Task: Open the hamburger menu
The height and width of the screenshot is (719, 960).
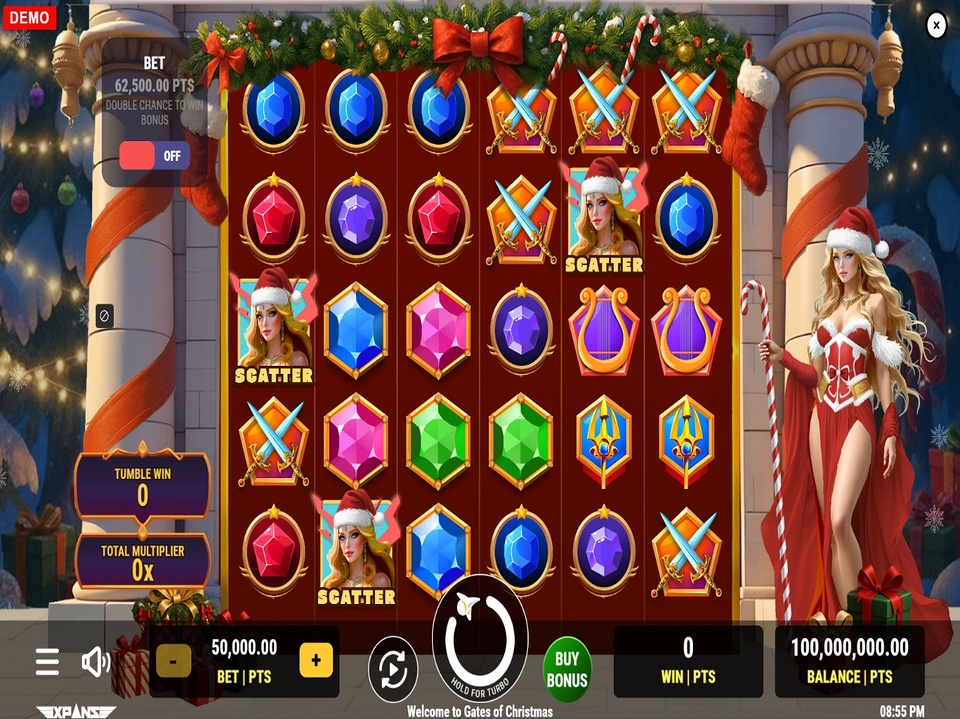Action: tap(47, 661)
